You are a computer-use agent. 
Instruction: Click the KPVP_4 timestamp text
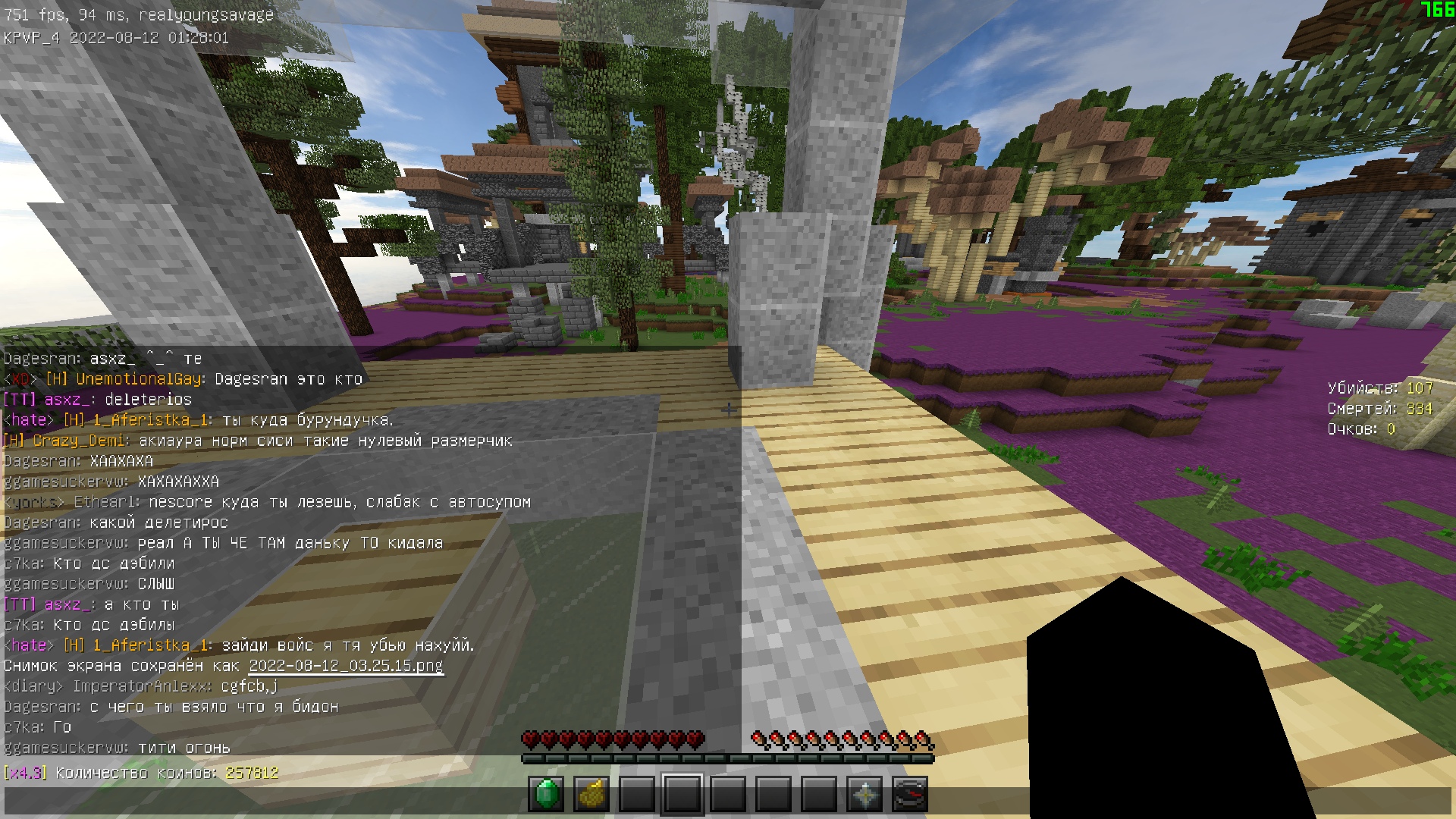pyautogui.click(x=114, y=36)
